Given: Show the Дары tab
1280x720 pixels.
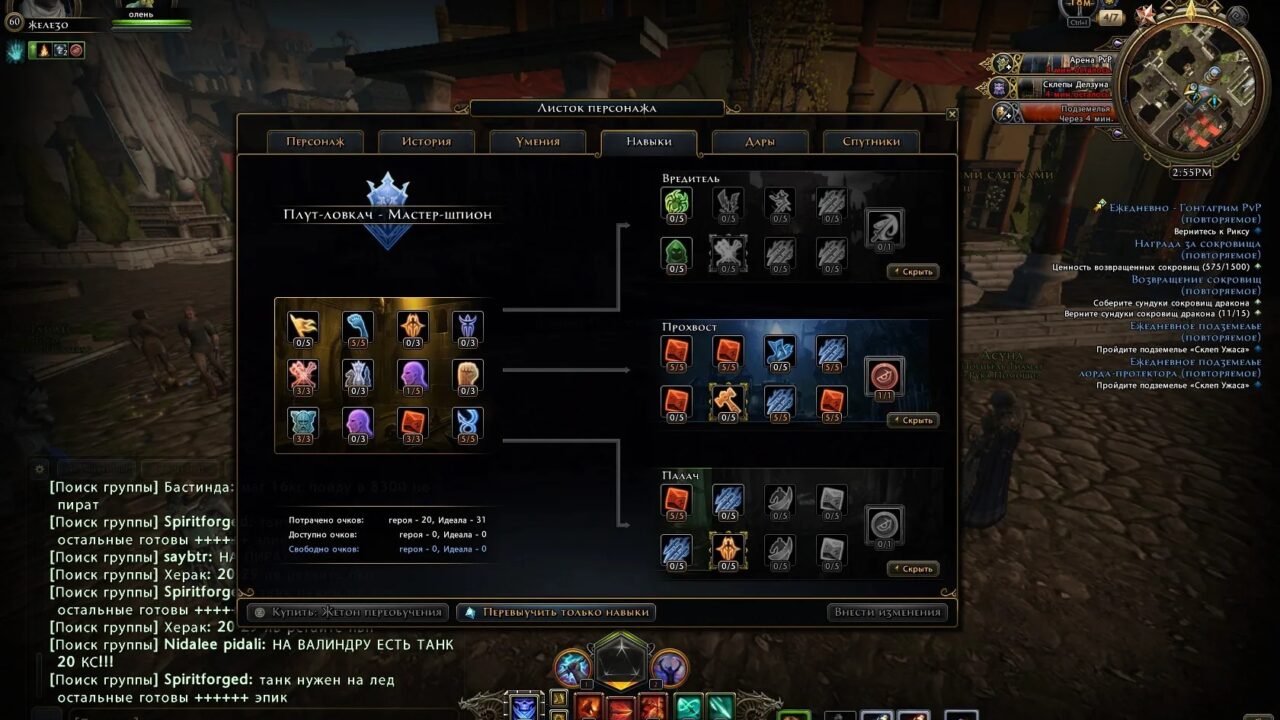Looking at the screenshot, I should (x=760, y=142).
